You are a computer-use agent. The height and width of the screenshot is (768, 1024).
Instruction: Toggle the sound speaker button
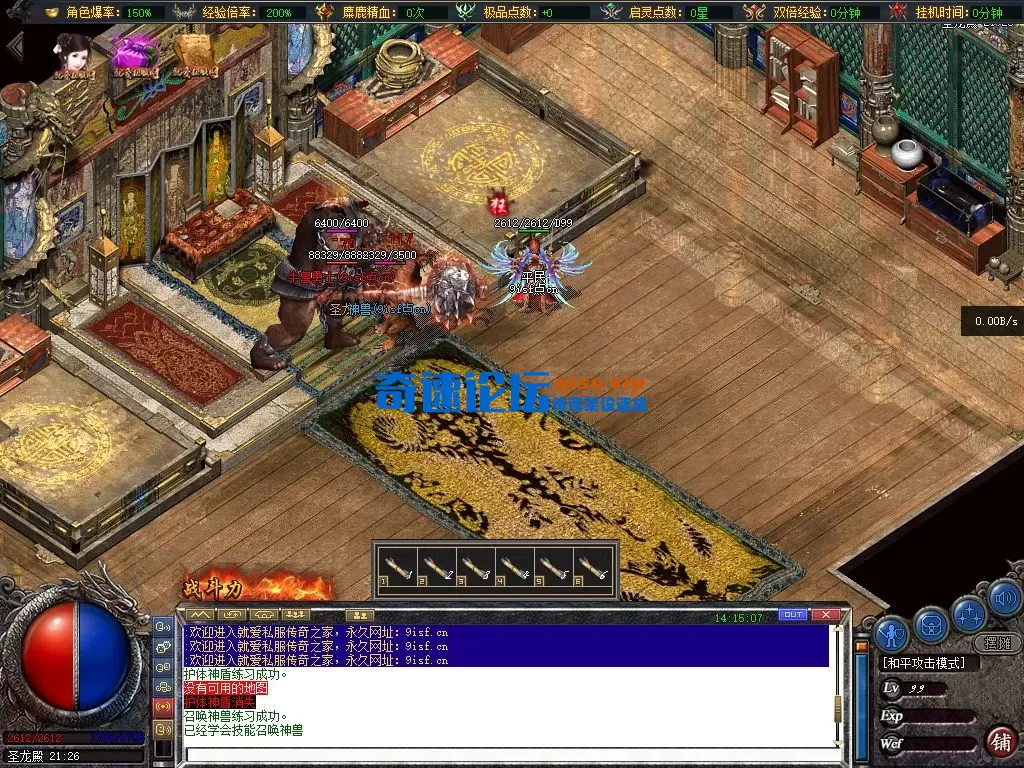(1004, 598)
